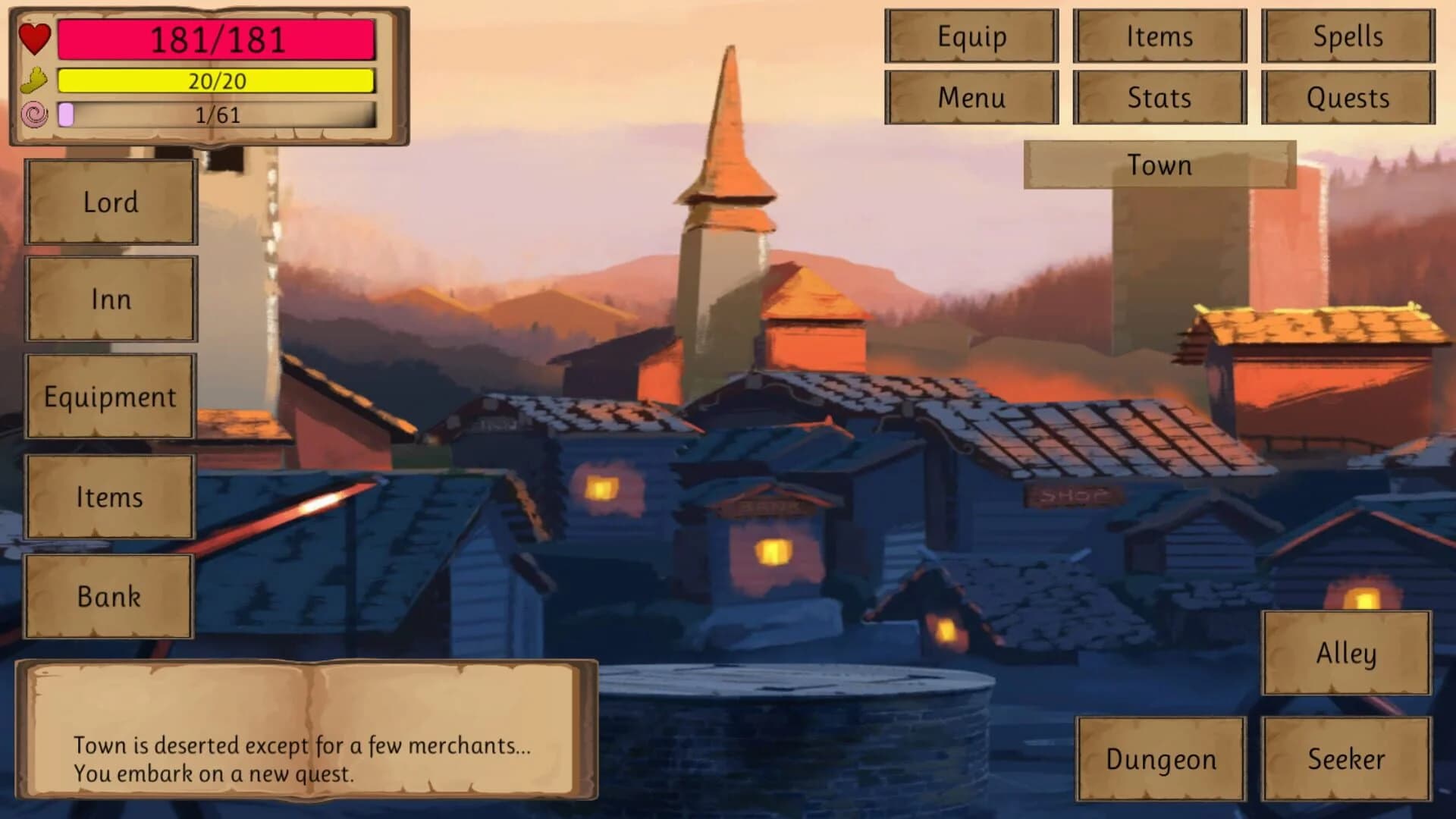This screenshot has width=1456, height=819.
Task: Open the Items shop on the left
Action: 109,497
